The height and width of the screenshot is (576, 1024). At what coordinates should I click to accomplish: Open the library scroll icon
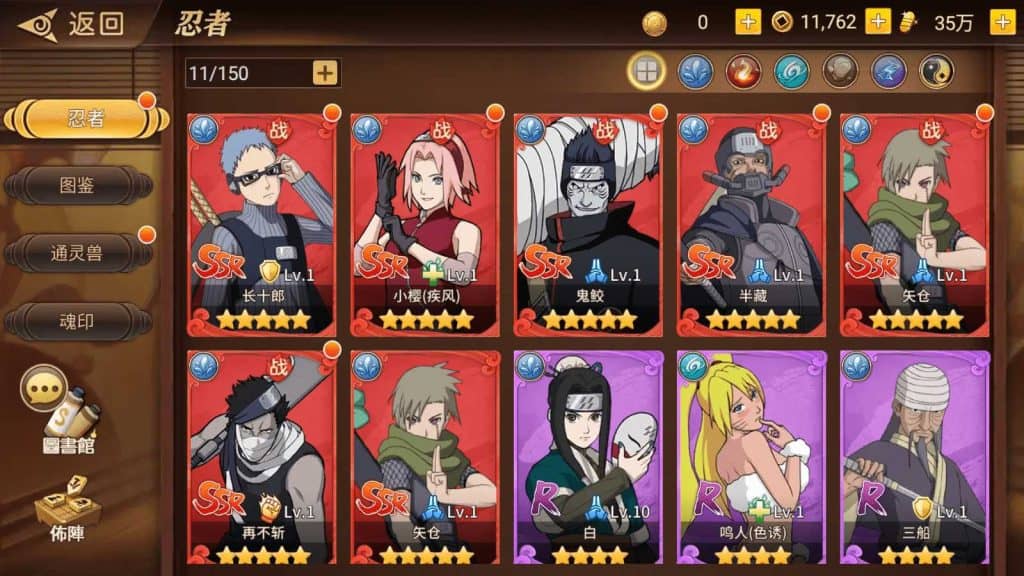(x=70, y=415)
